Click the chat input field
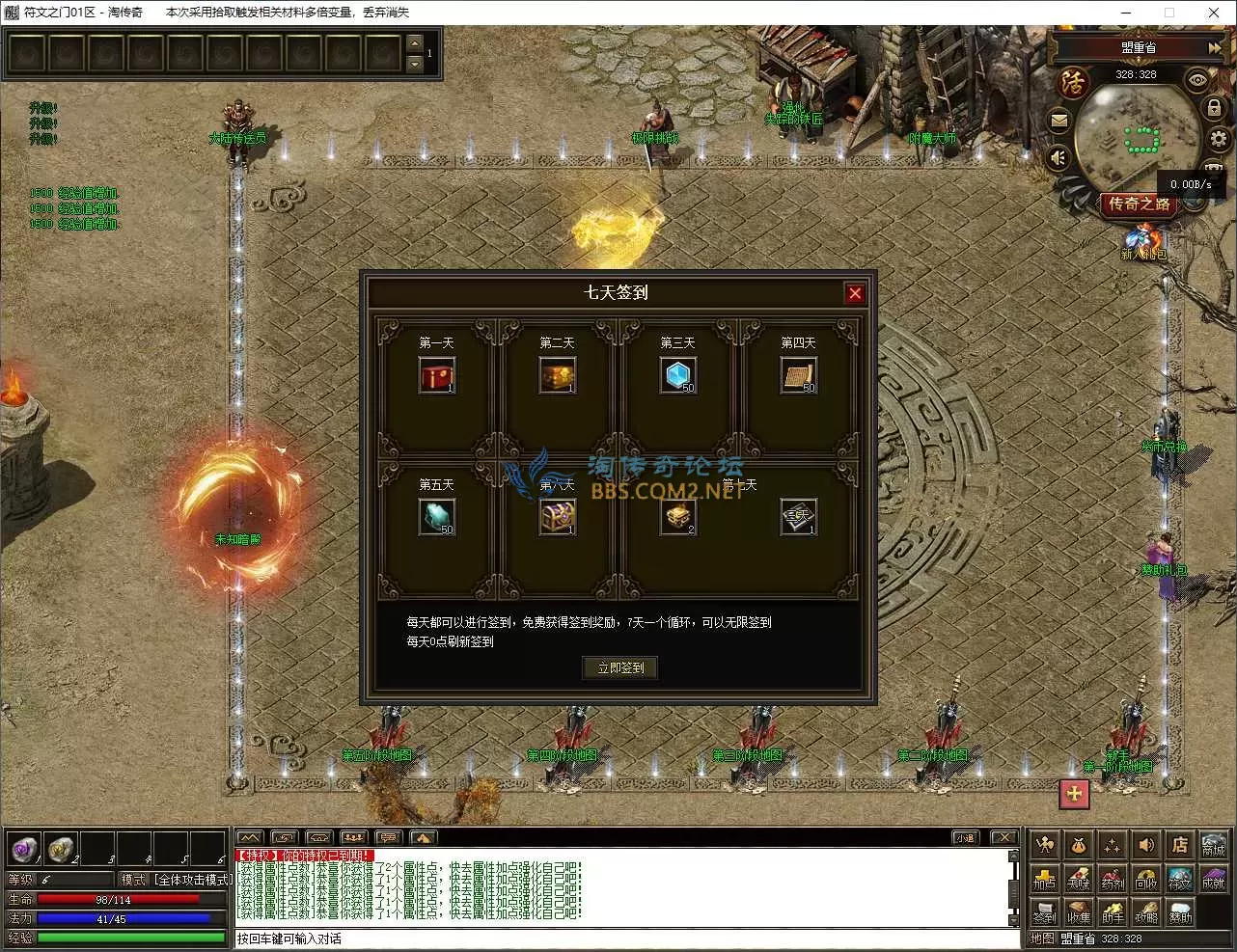This screenshot has height=952, width=1237. click(x=625, y=938)
